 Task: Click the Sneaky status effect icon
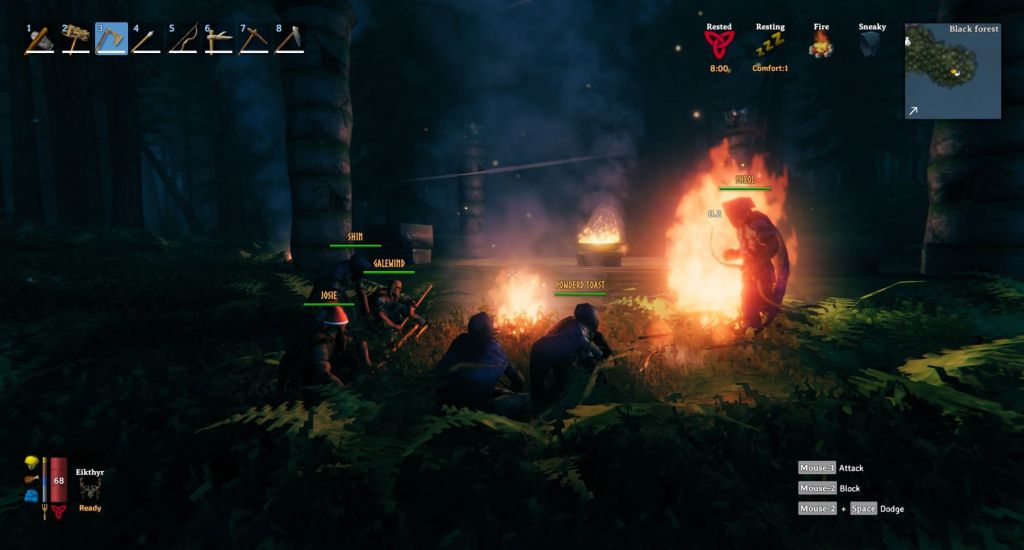(x=872, y=44)
